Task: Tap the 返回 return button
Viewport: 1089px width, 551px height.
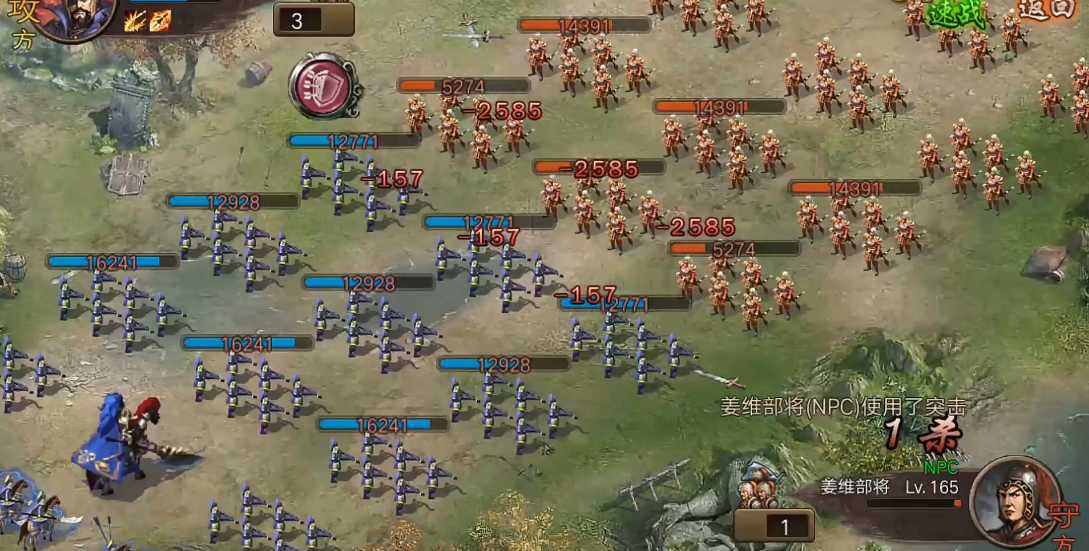Action: pyautogui.click(x=1046, y=10)
